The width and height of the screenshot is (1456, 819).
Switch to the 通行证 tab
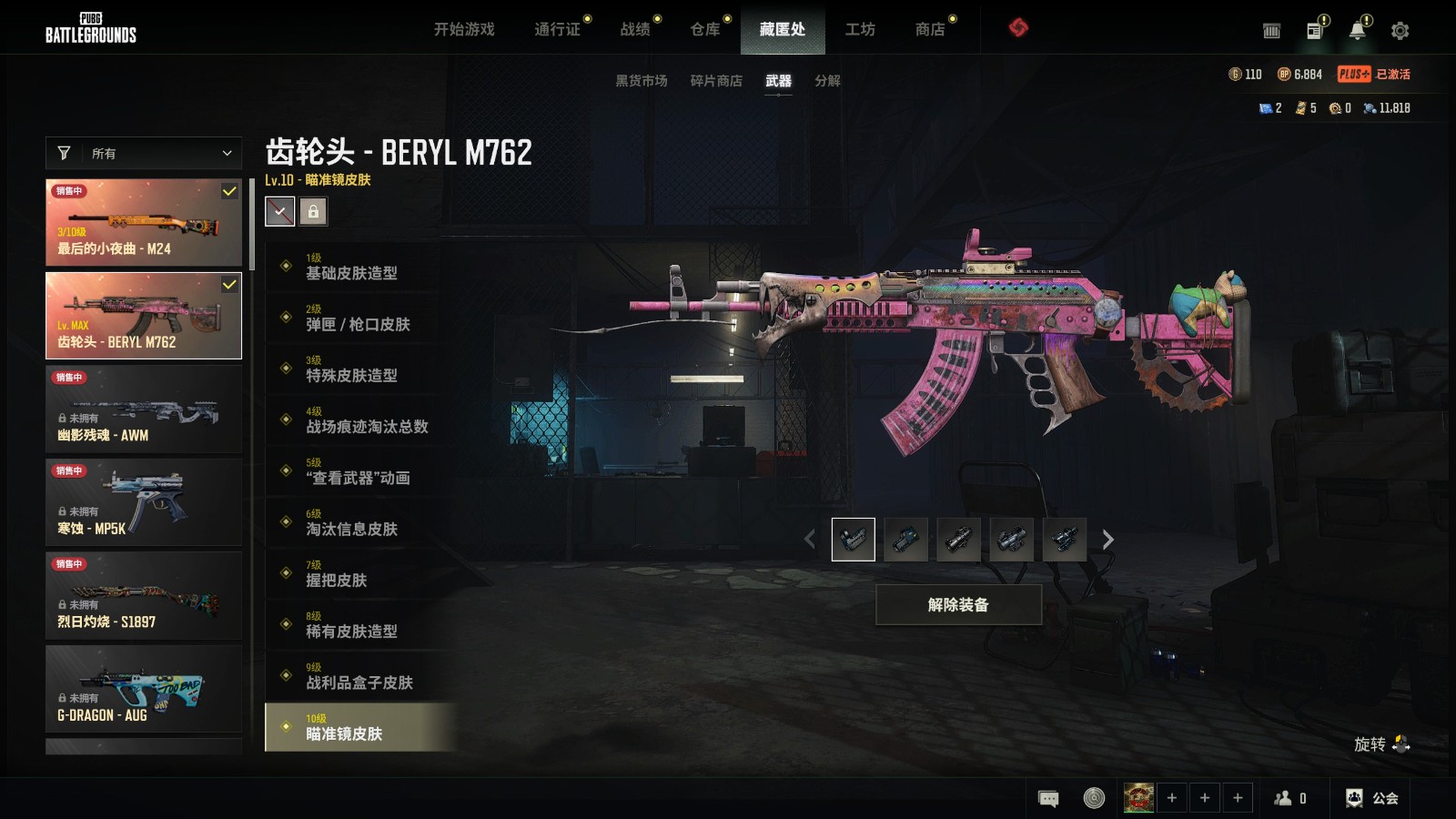tap(557, 29)
